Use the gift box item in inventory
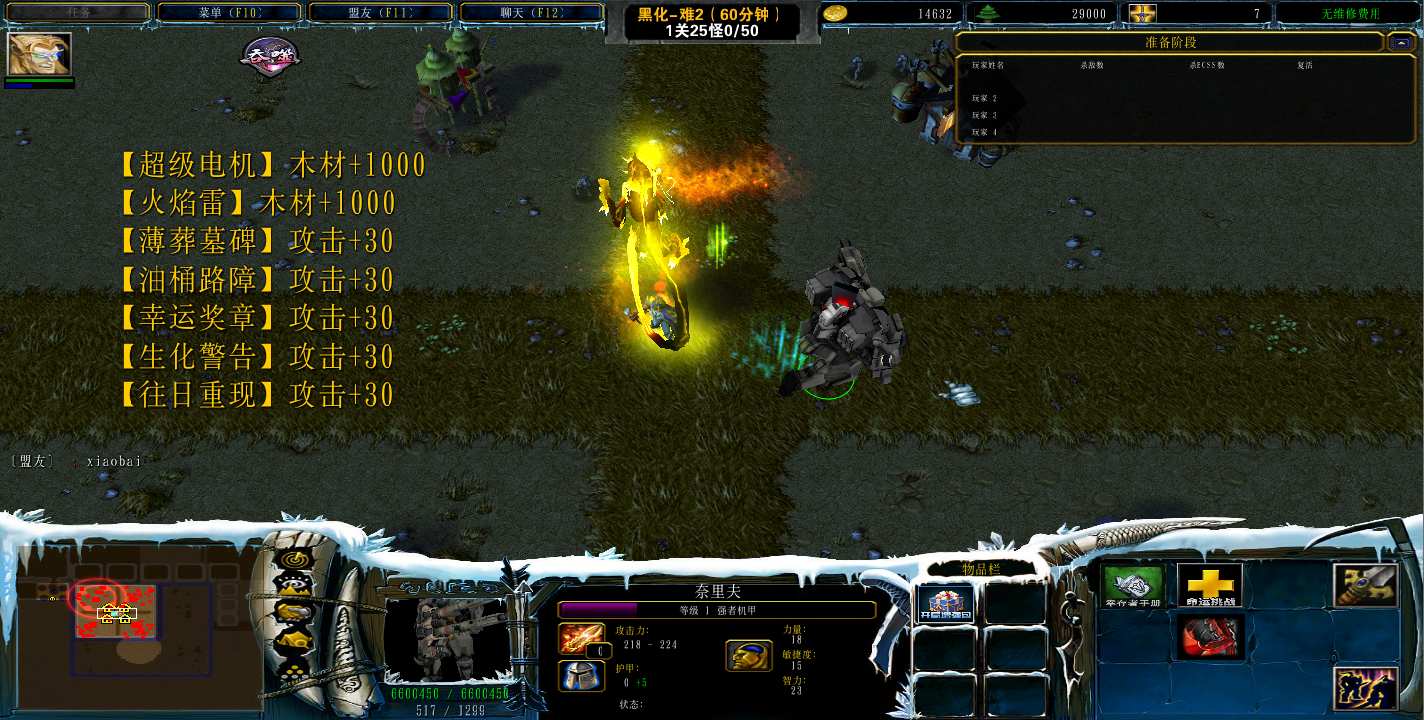Image resolution: width=1424 pixels, height=720 pixels. tap(944, 603)
